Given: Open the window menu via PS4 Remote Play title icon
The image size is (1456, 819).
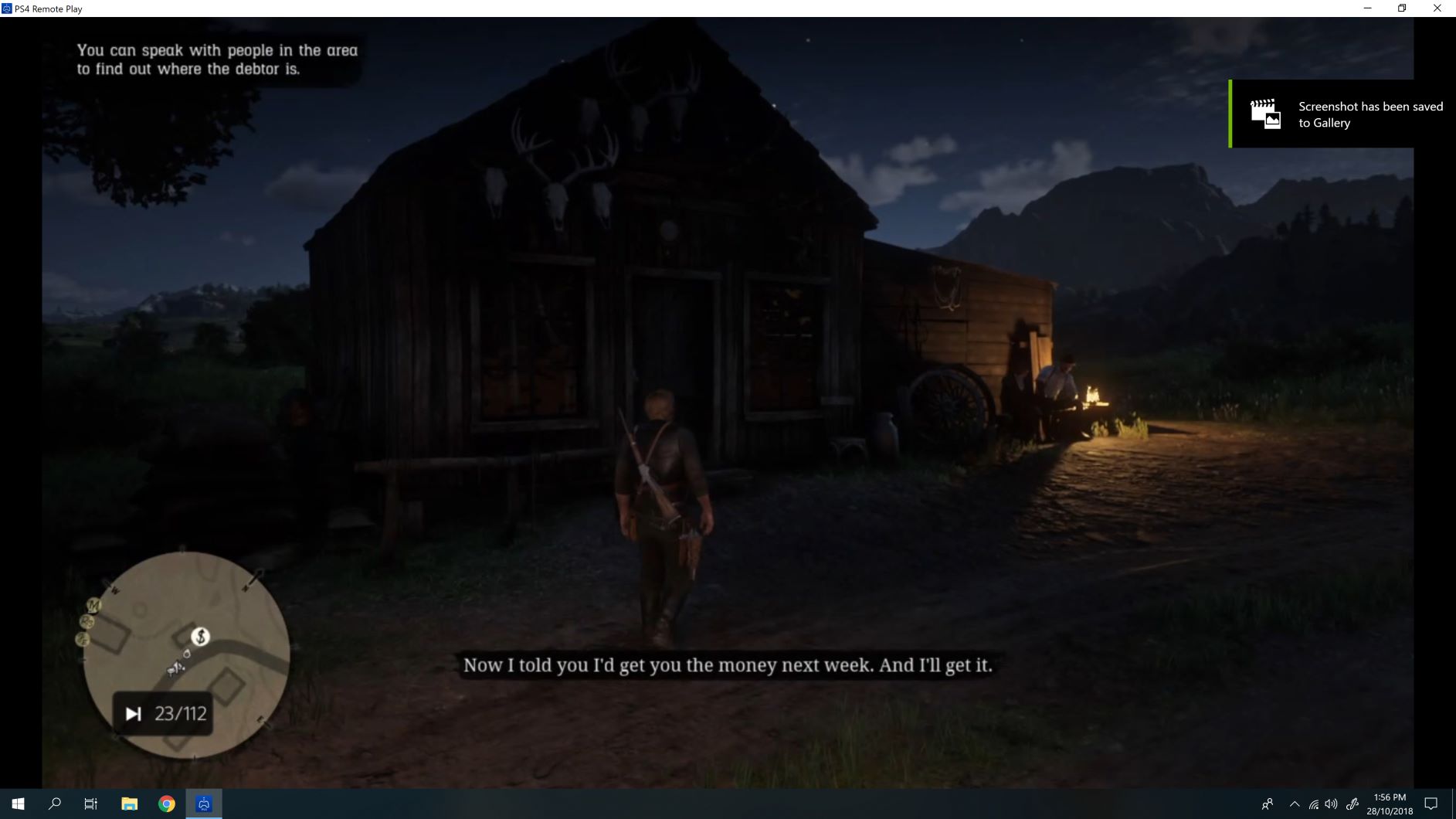Looking at the screenshot, I should click(x=6, y=8).
